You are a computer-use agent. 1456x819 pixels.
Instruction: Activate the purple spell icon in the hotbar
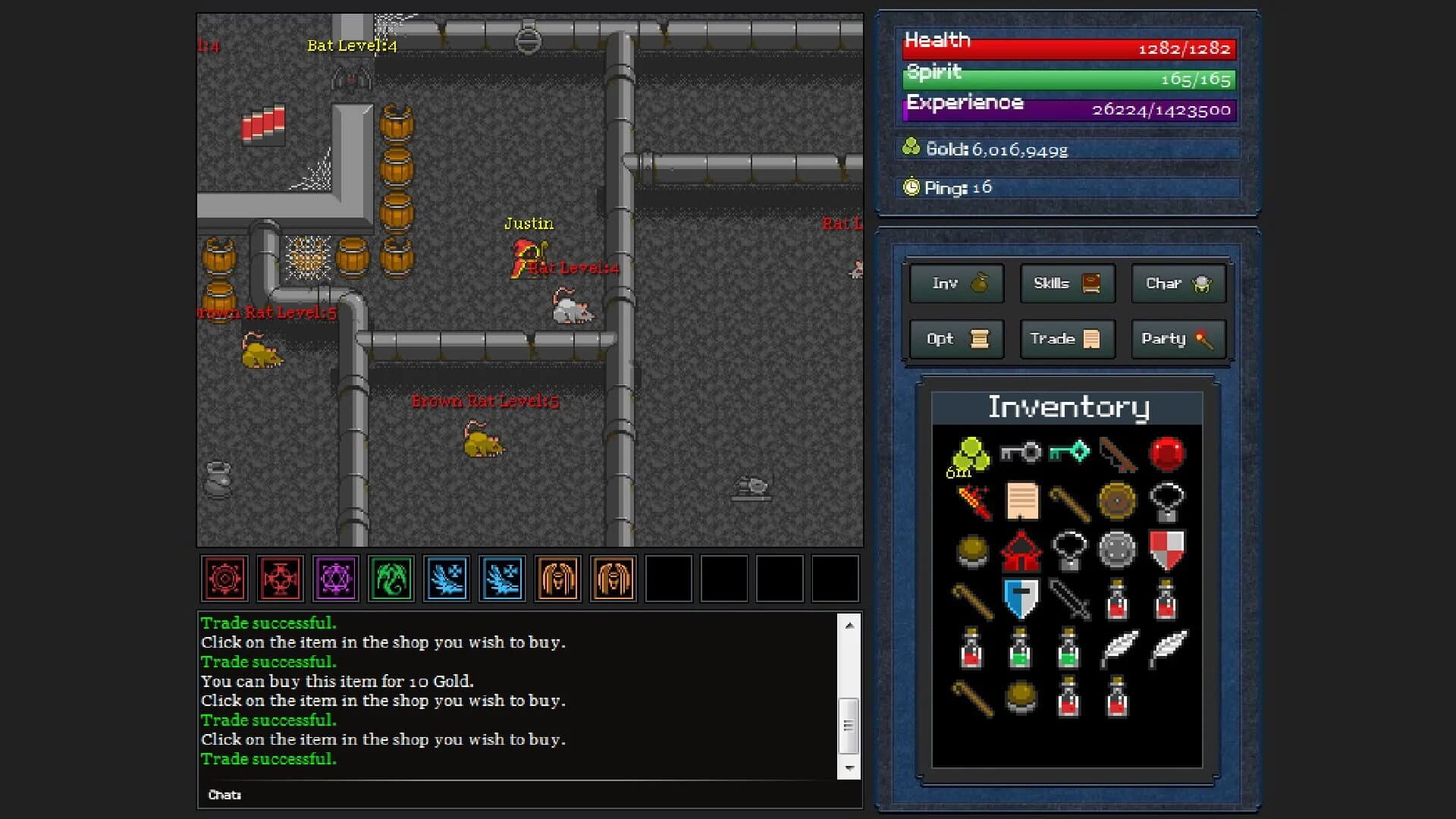click(x=336, y=579)
